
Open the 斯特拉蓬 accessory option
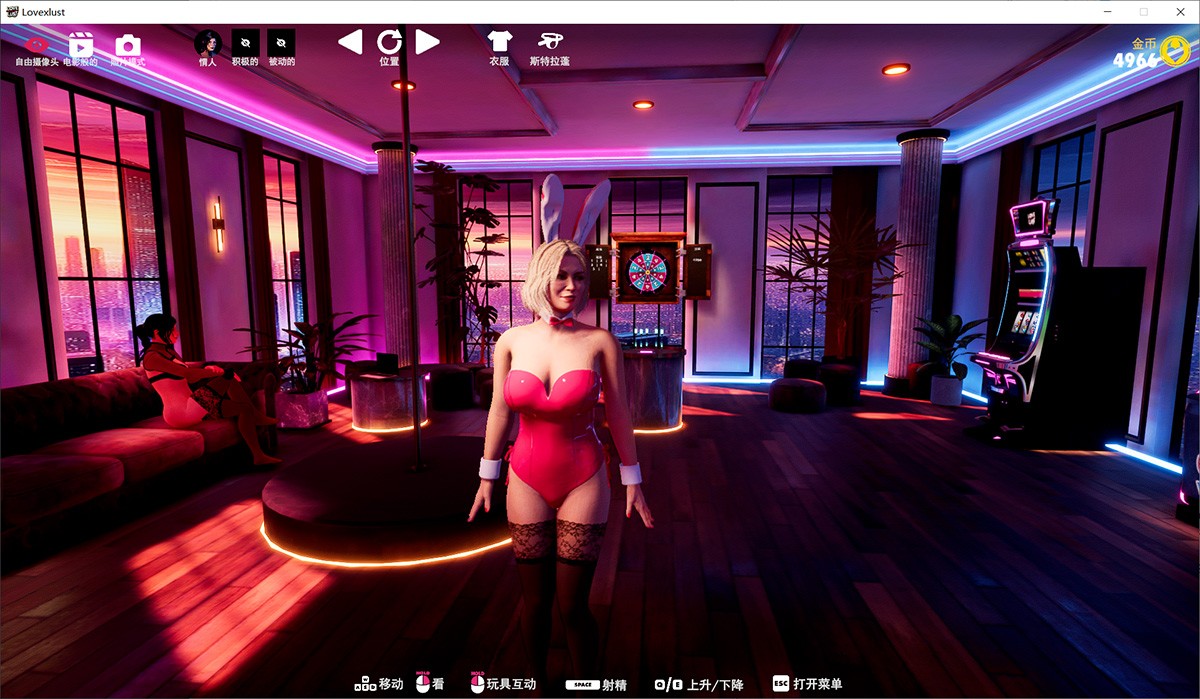549,42
